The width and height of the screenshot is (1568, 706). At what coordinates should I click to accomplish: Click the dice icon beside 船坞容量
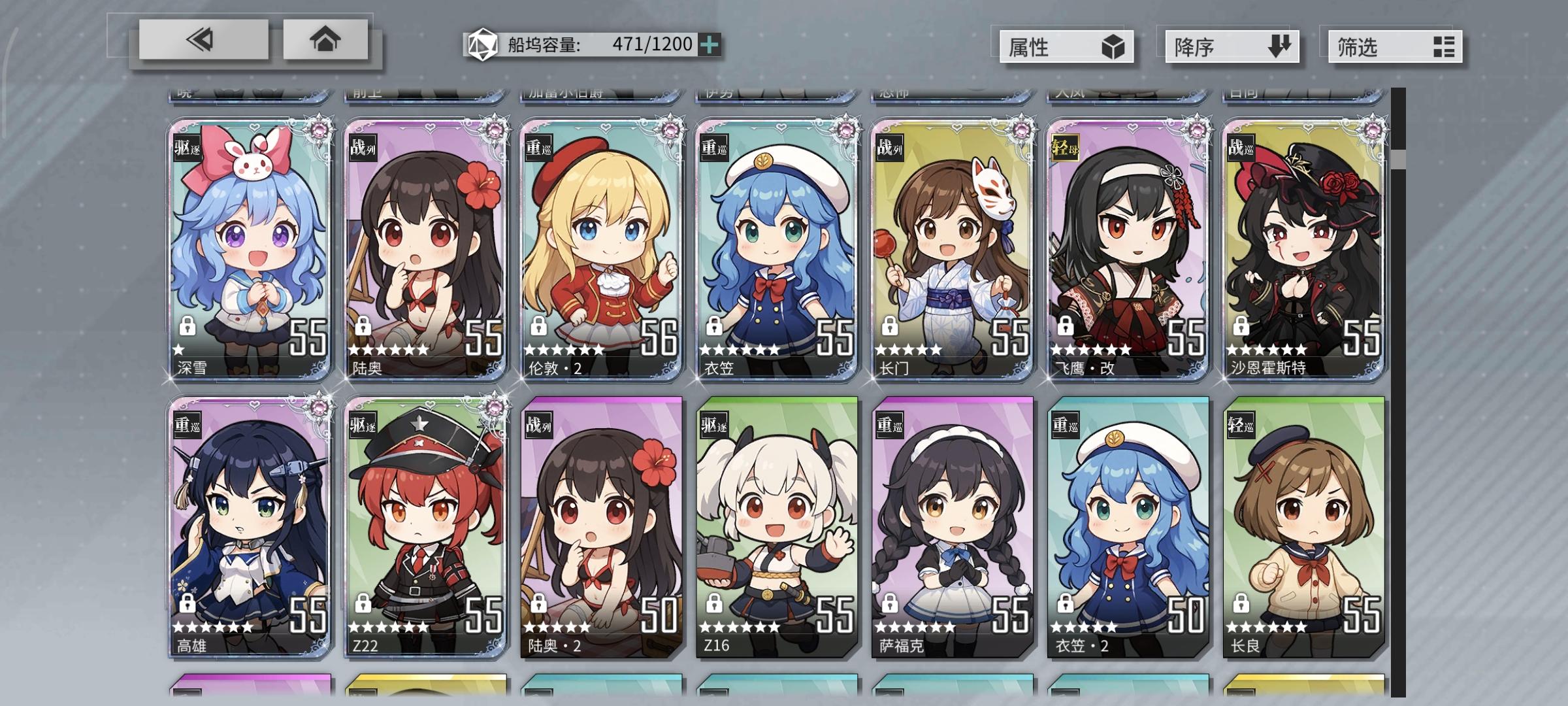click(x=482, y=46)
